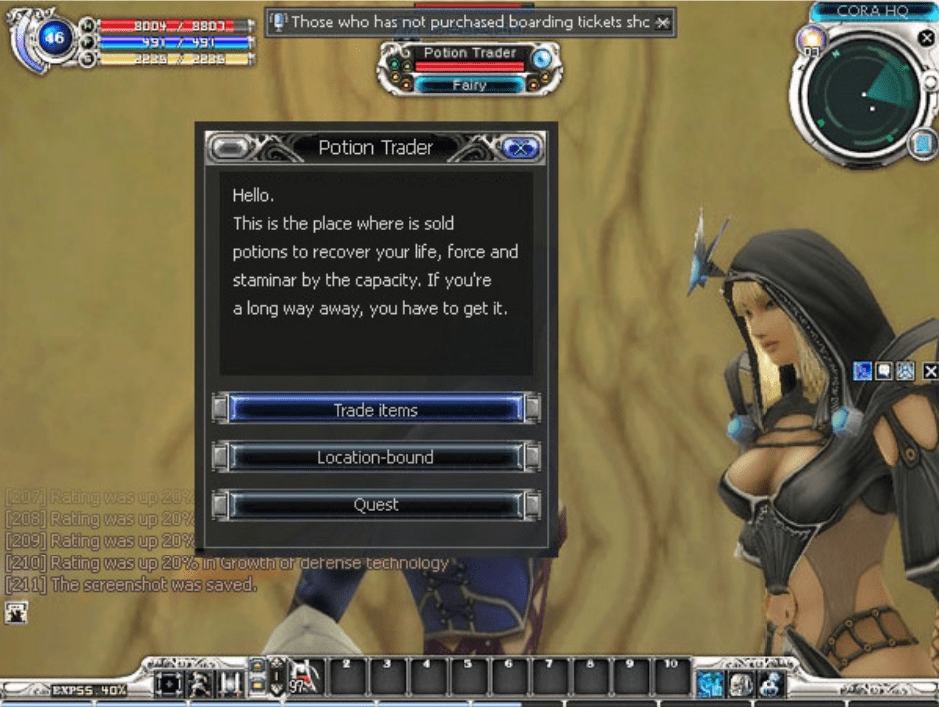Click the small castle icon below the chat log
This screenshot has width=939, height=707.
(16, 613)
